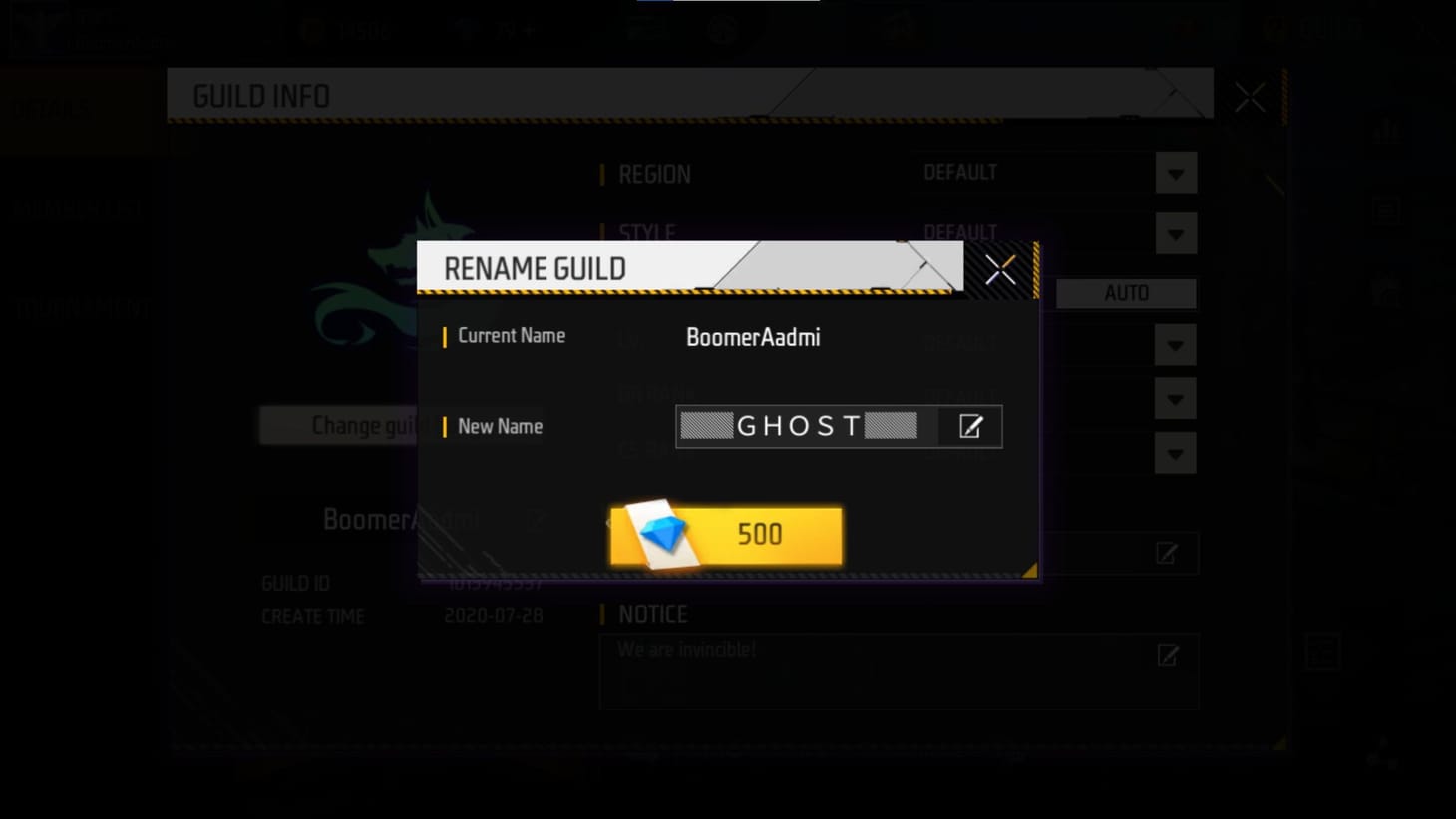This screenshot has width=1456, height=819.
Task: Click the edit icon on the guild slogan field
Action: [x=1166, y=554]
